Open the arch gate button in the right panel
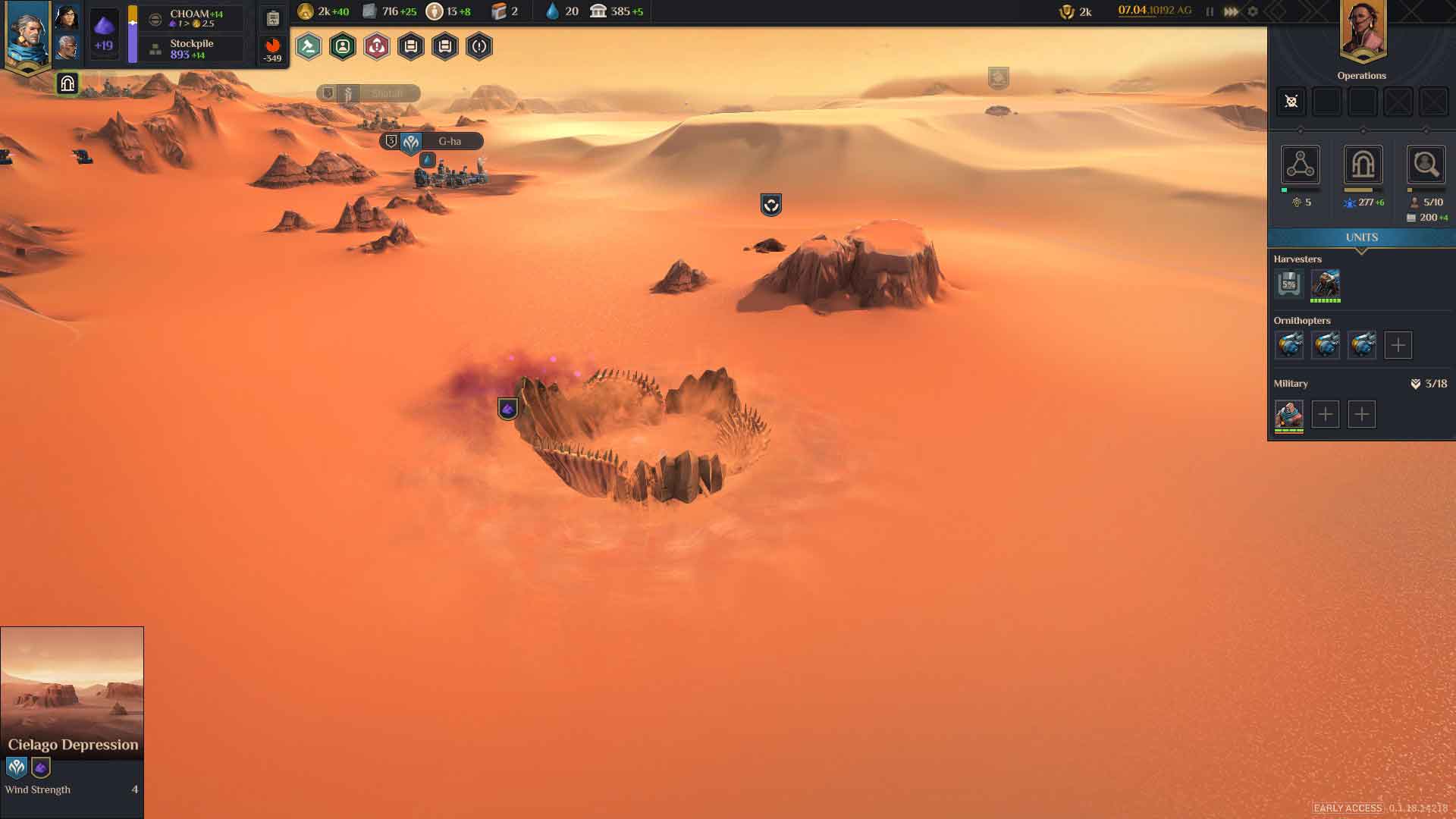The width and height of the screenshot is (1456, 819). tap(1363, 165)
